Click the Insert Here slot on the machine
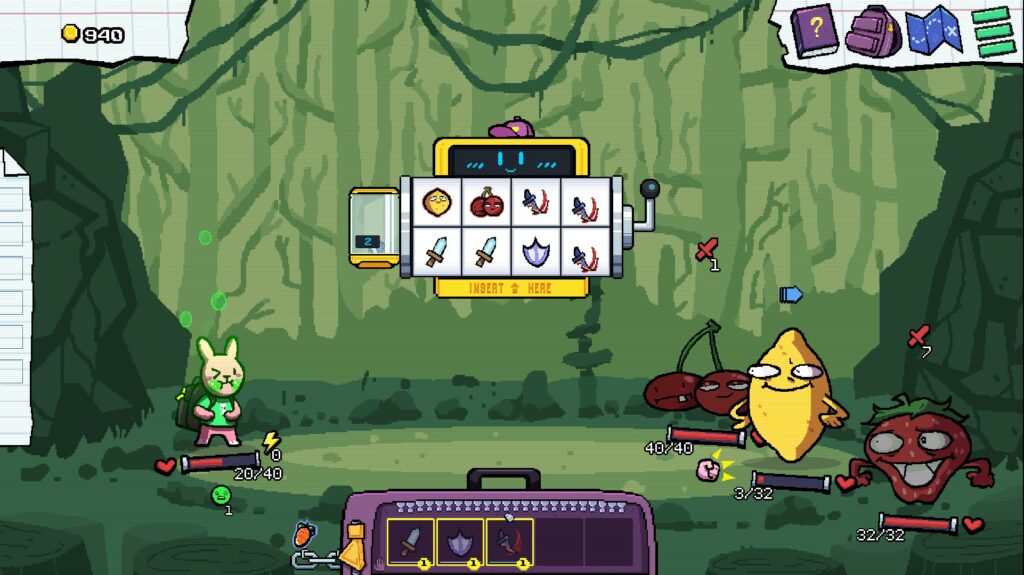The height and width of the screenshot is (575, 1024). tap(512, 288)
